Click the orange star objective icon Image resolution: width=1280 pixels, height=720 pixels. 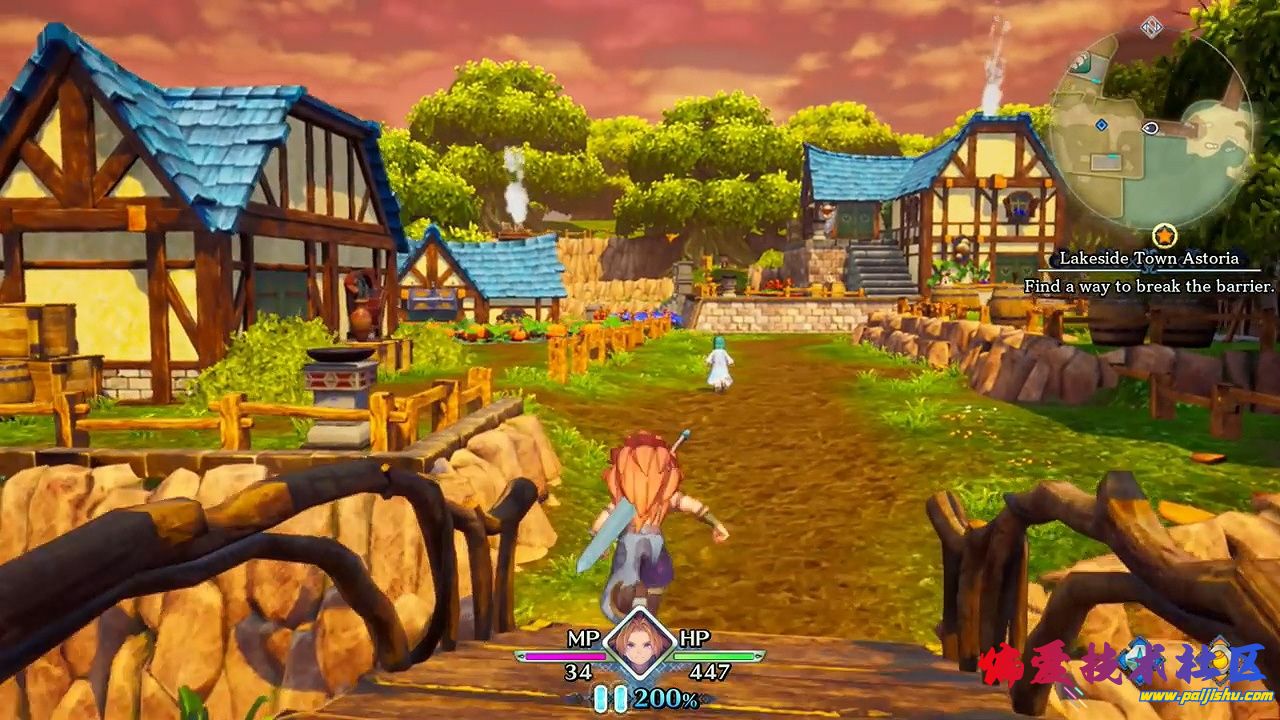[1163, 236]
